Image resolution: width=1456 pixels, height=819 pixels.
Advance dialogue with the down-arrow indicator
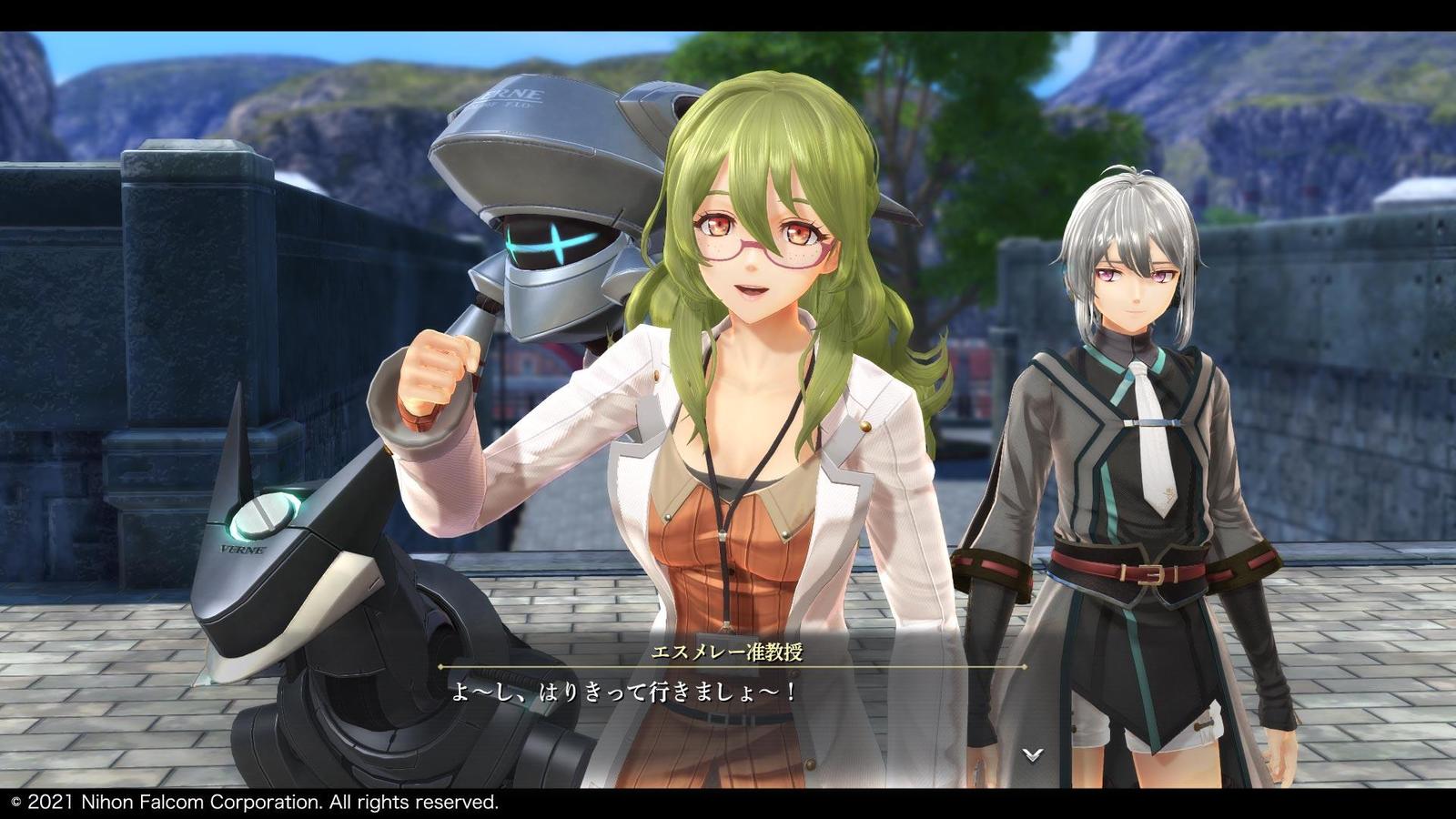[1032, 753]
